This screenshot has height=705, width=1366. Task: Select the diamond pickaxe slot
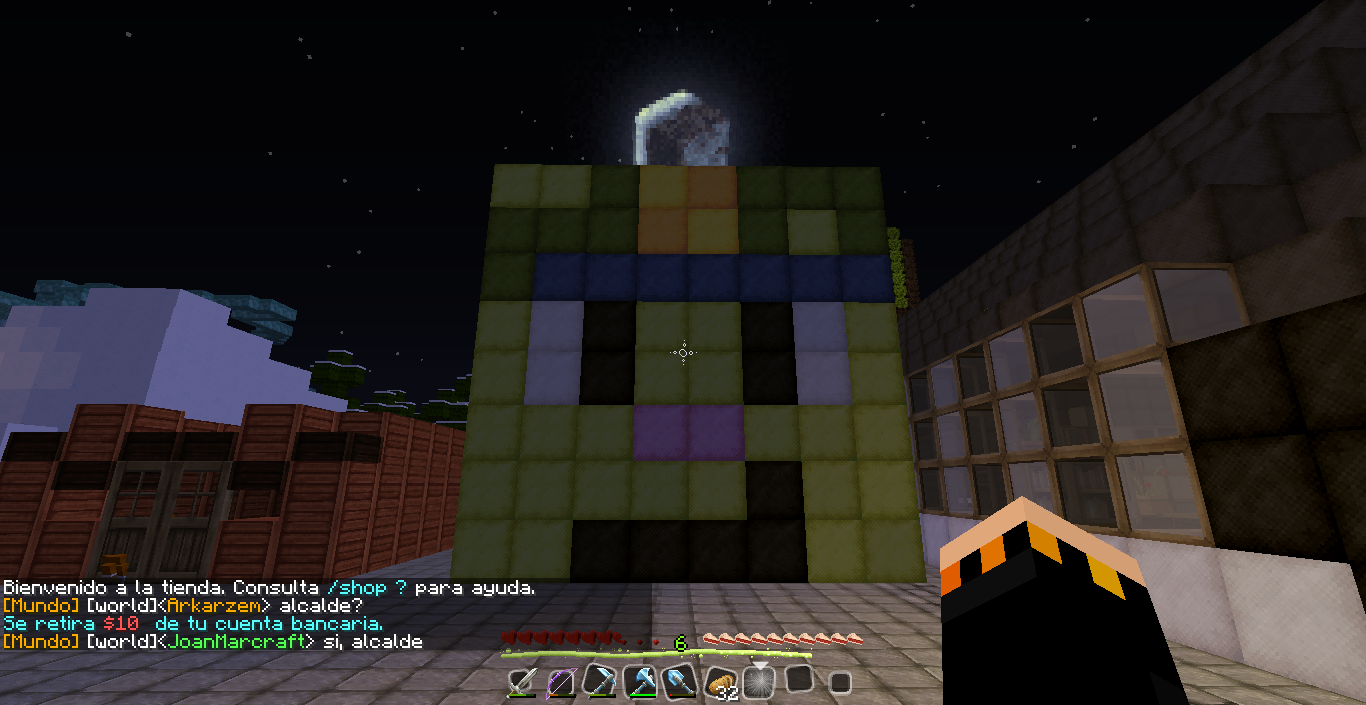[600, 682]
